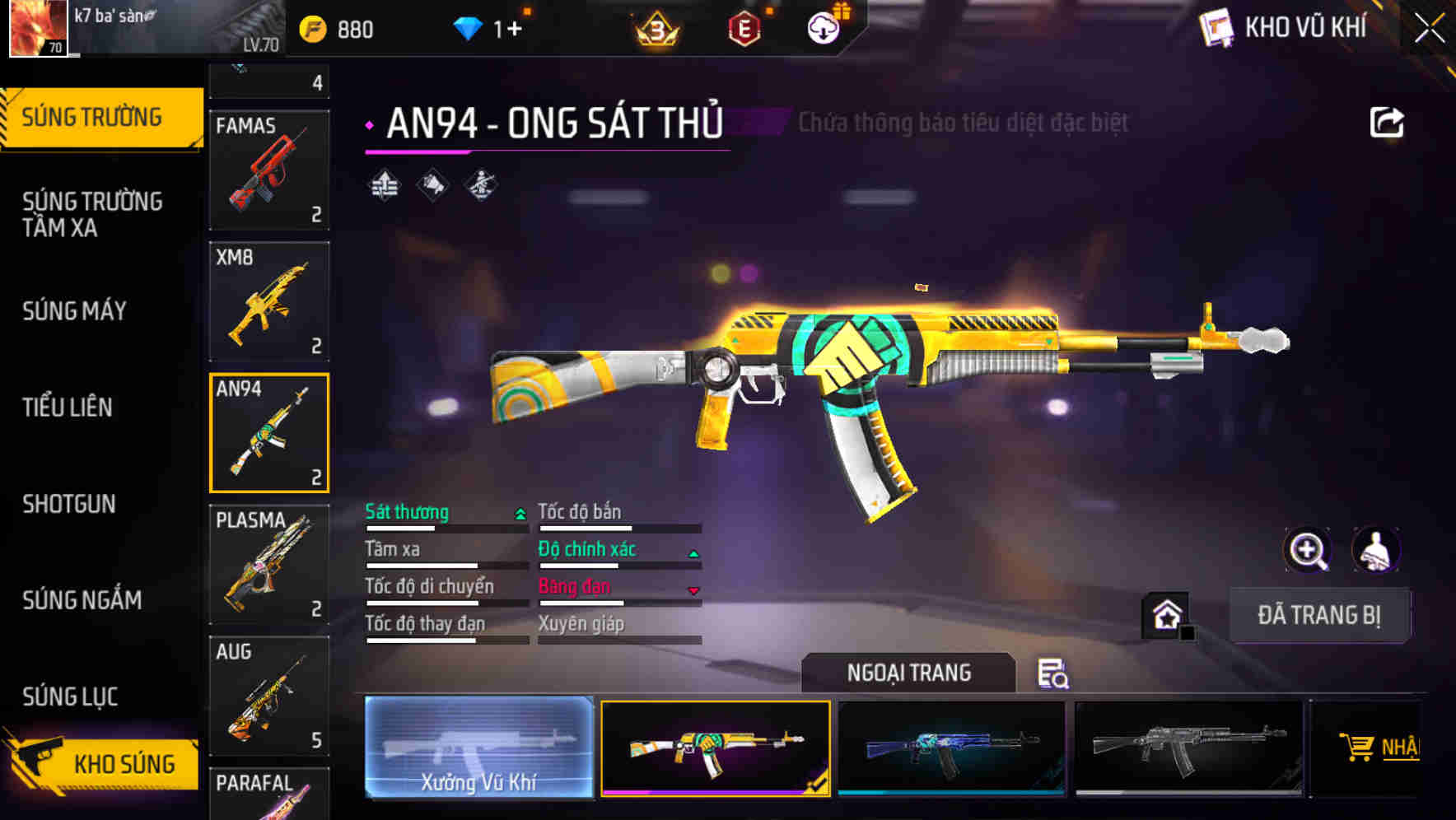The width and height of the screenshot is (1456, 820).
Task: Pick the AUG weapon tile
Action: (x=269, y=697)
